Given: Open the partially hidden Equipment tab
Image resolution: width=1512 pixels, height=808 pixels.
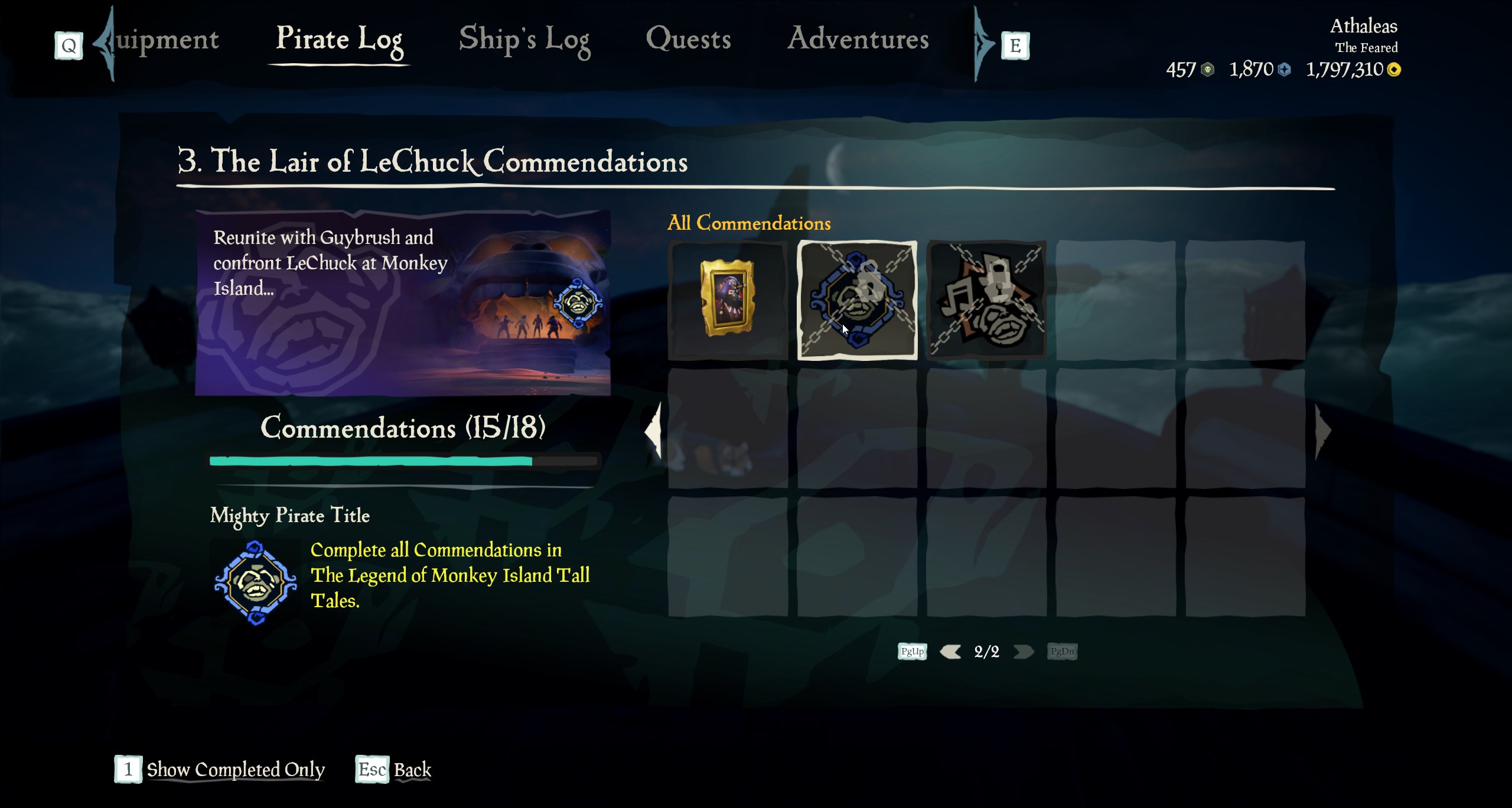Looking at the screenshot, I should point(167,40).
